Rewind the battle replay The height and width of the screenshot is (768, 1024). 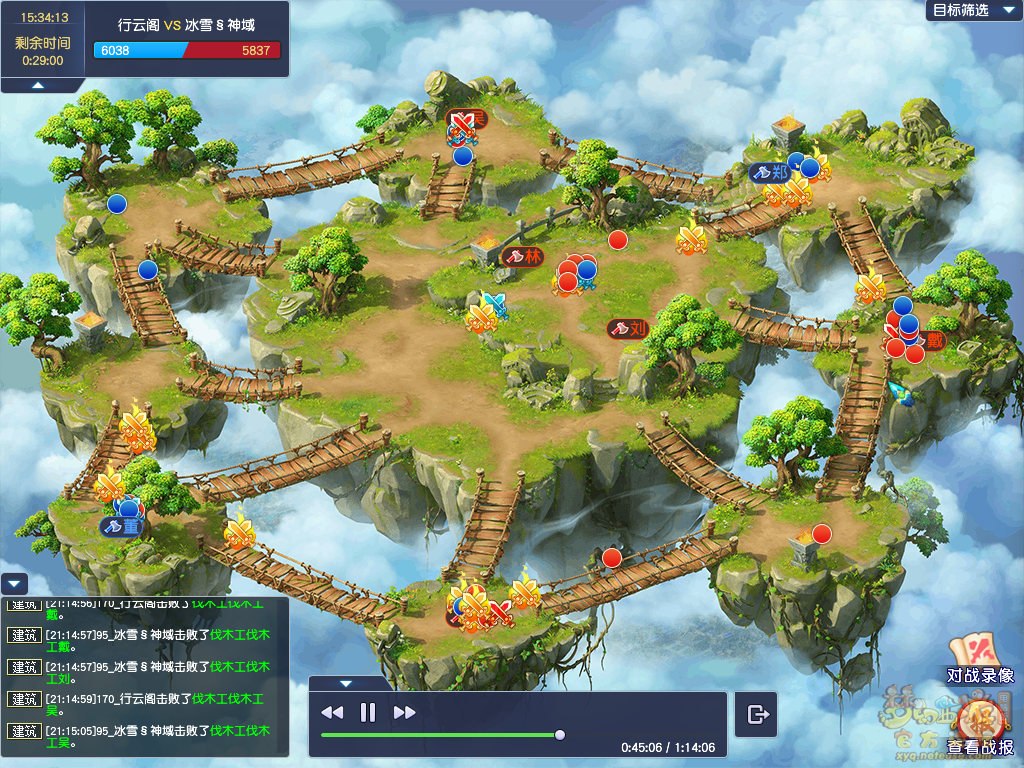click(332, 712)
